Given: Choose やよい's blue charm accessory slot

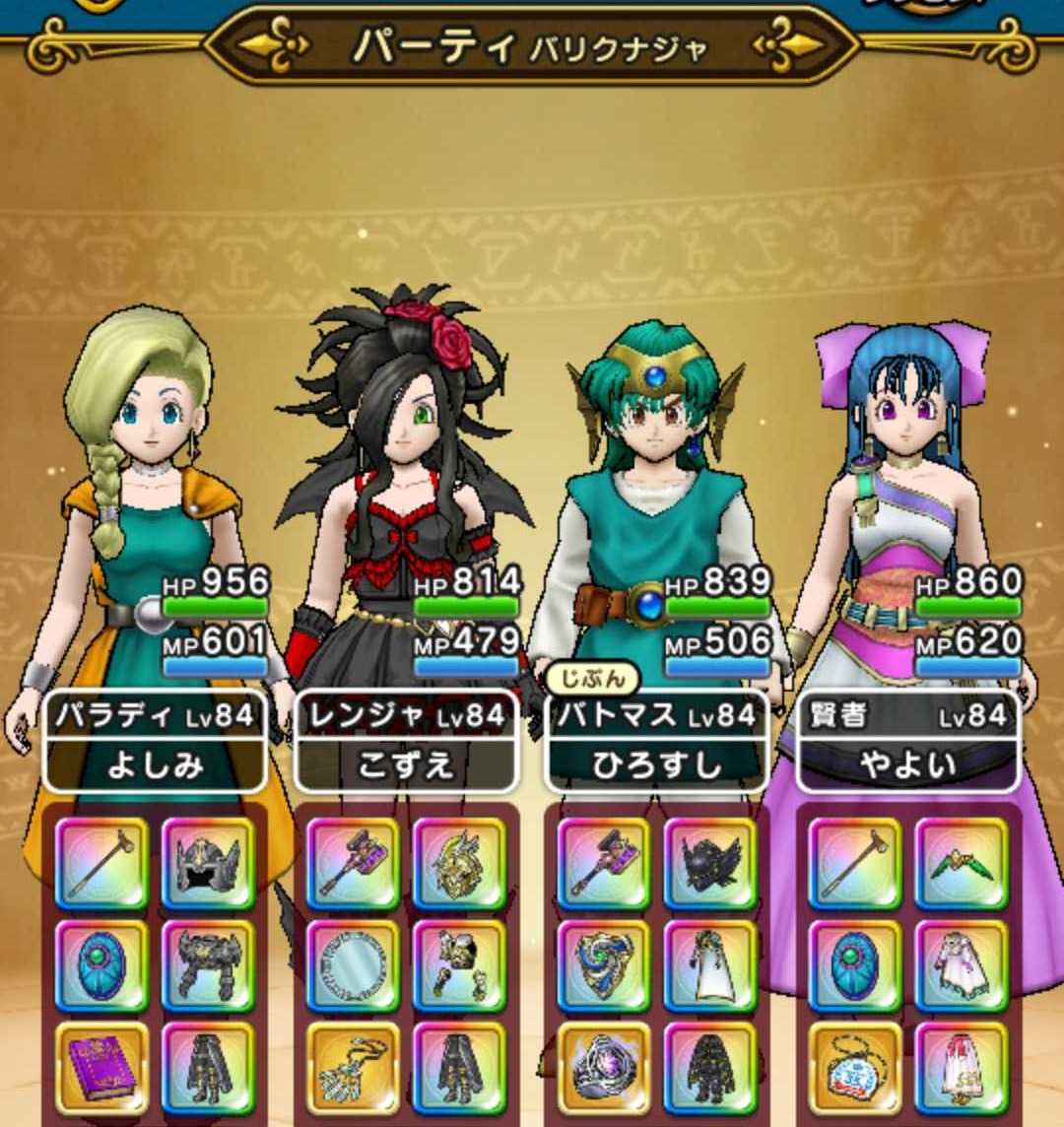Looking at the screenshot, I should coord(855,1069).
